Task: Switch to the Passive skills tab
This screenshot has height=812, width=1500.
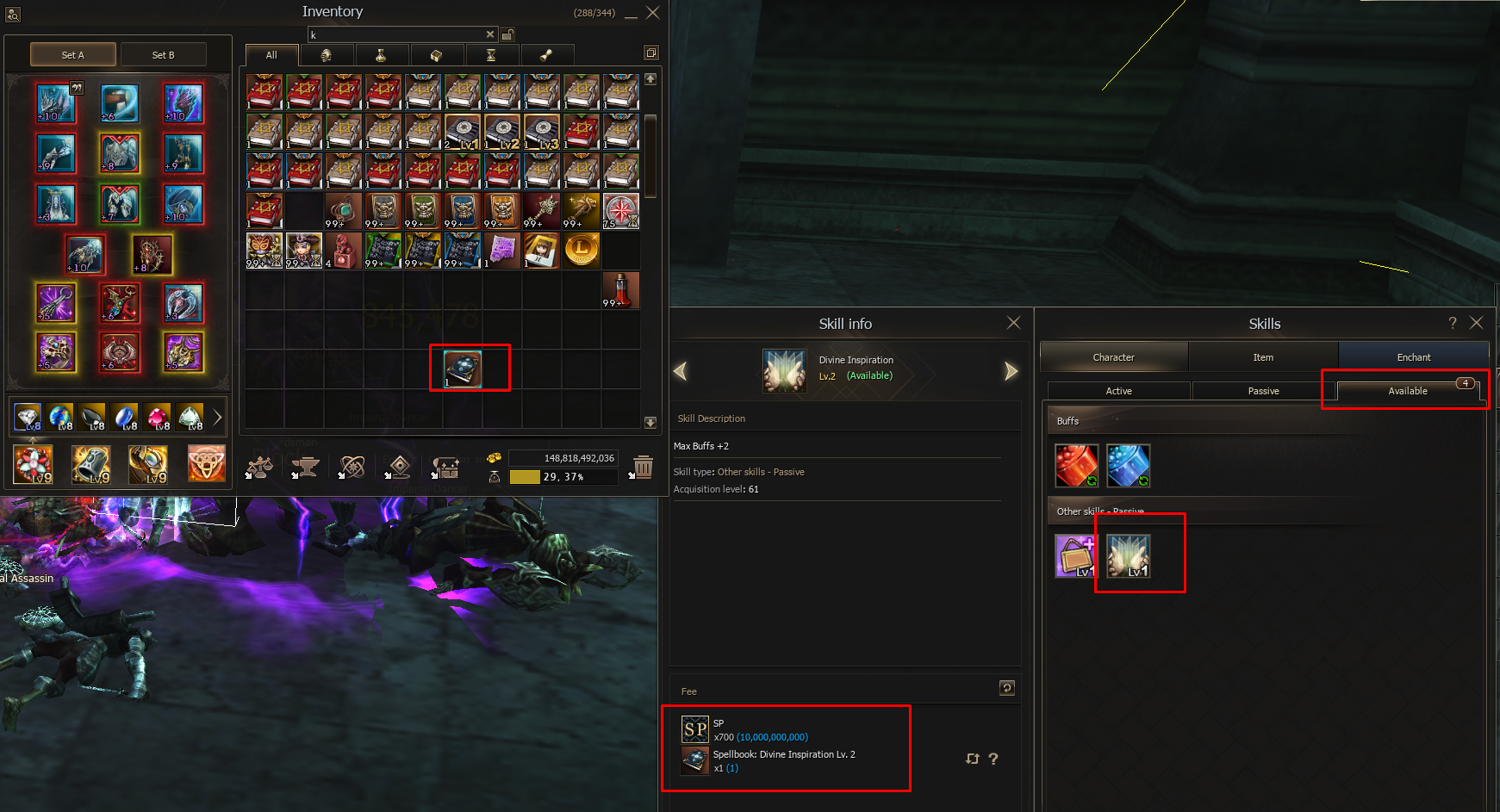Action: coord(1263,391)
